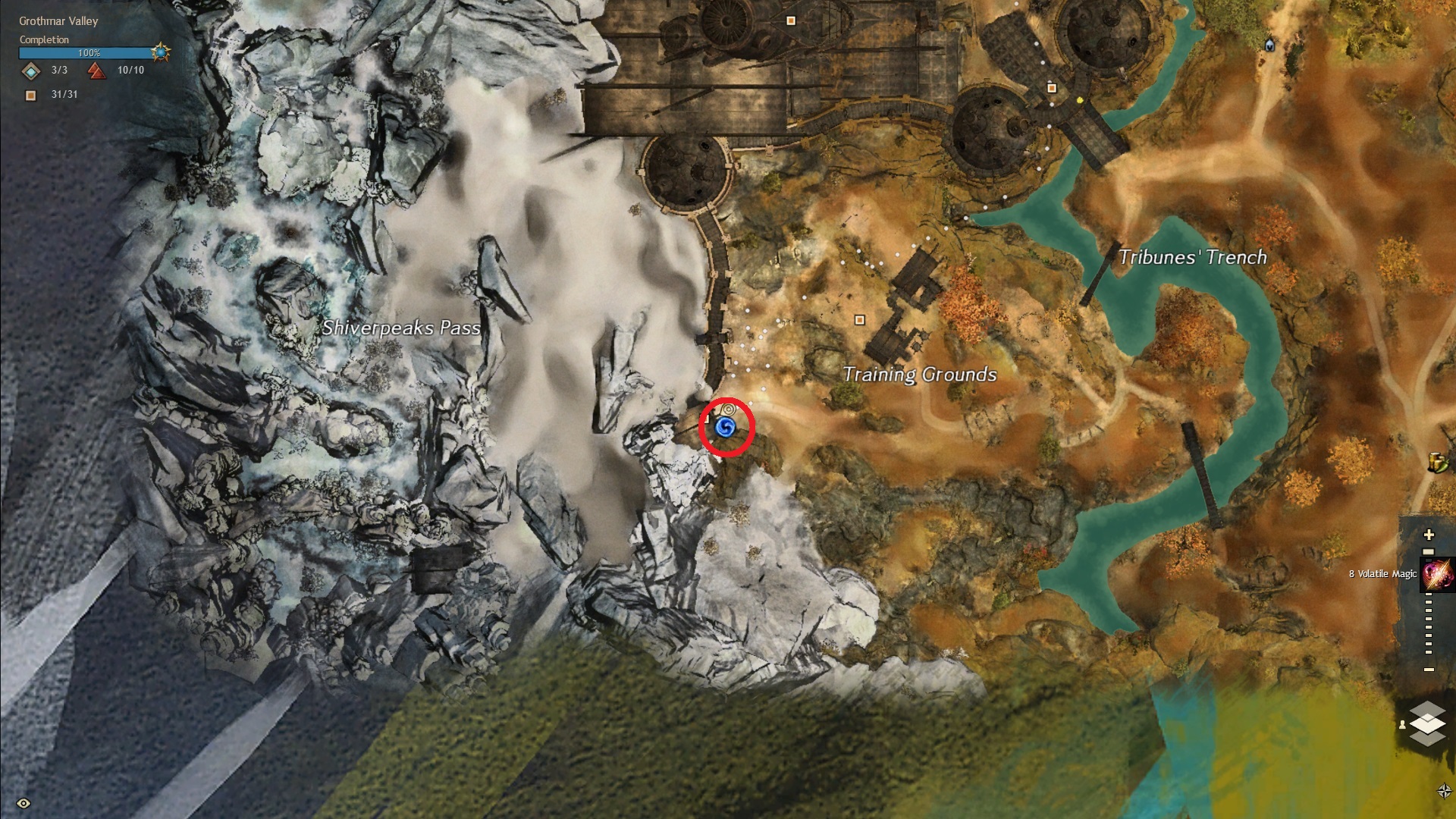Click the armor helmet merchant marker

pos(1269,45)
